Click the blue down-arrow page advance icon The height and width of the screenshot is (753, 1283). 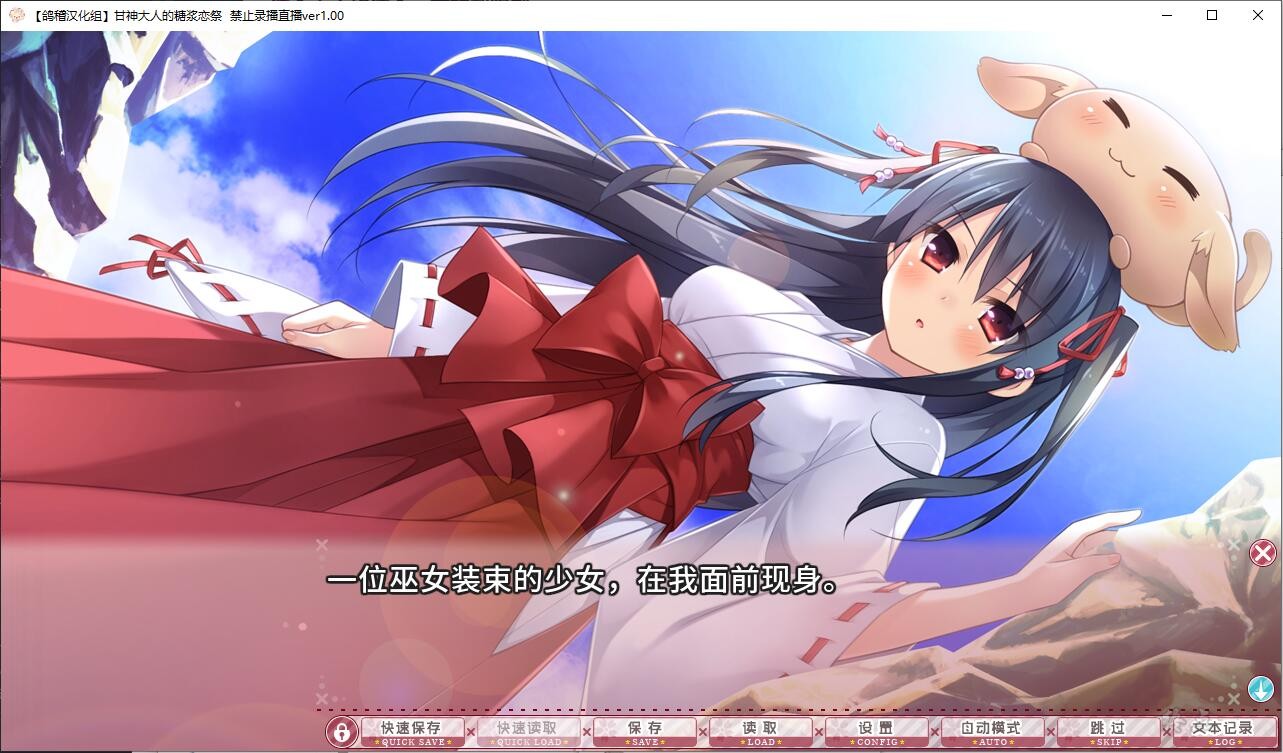[1260, 688]
